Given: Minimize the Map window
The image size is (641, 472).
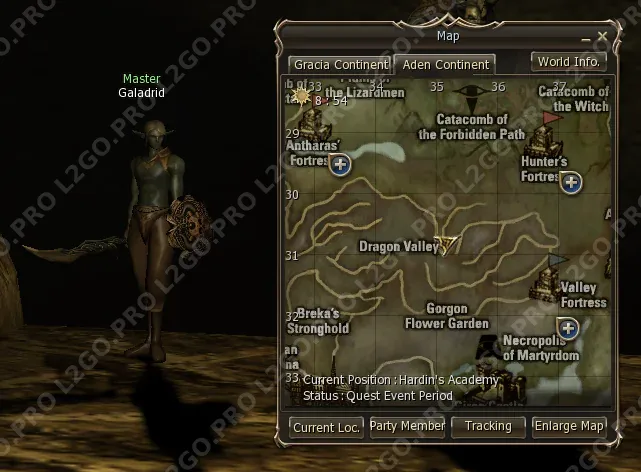Looking at the screenshot, I should click(x=587, y=37).
